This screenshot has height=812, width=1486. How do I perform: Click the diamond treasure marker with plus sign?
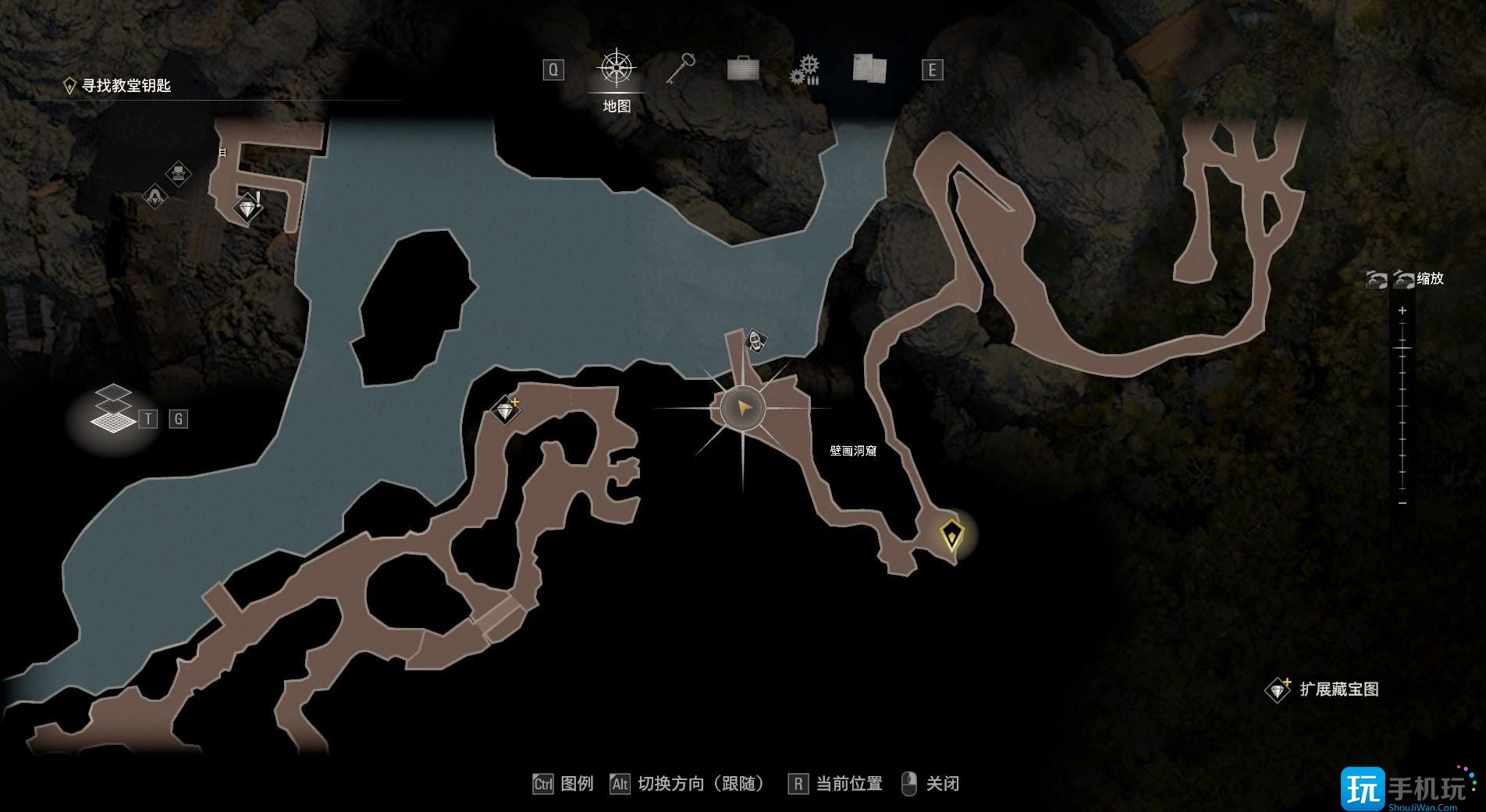coord(506,409)
